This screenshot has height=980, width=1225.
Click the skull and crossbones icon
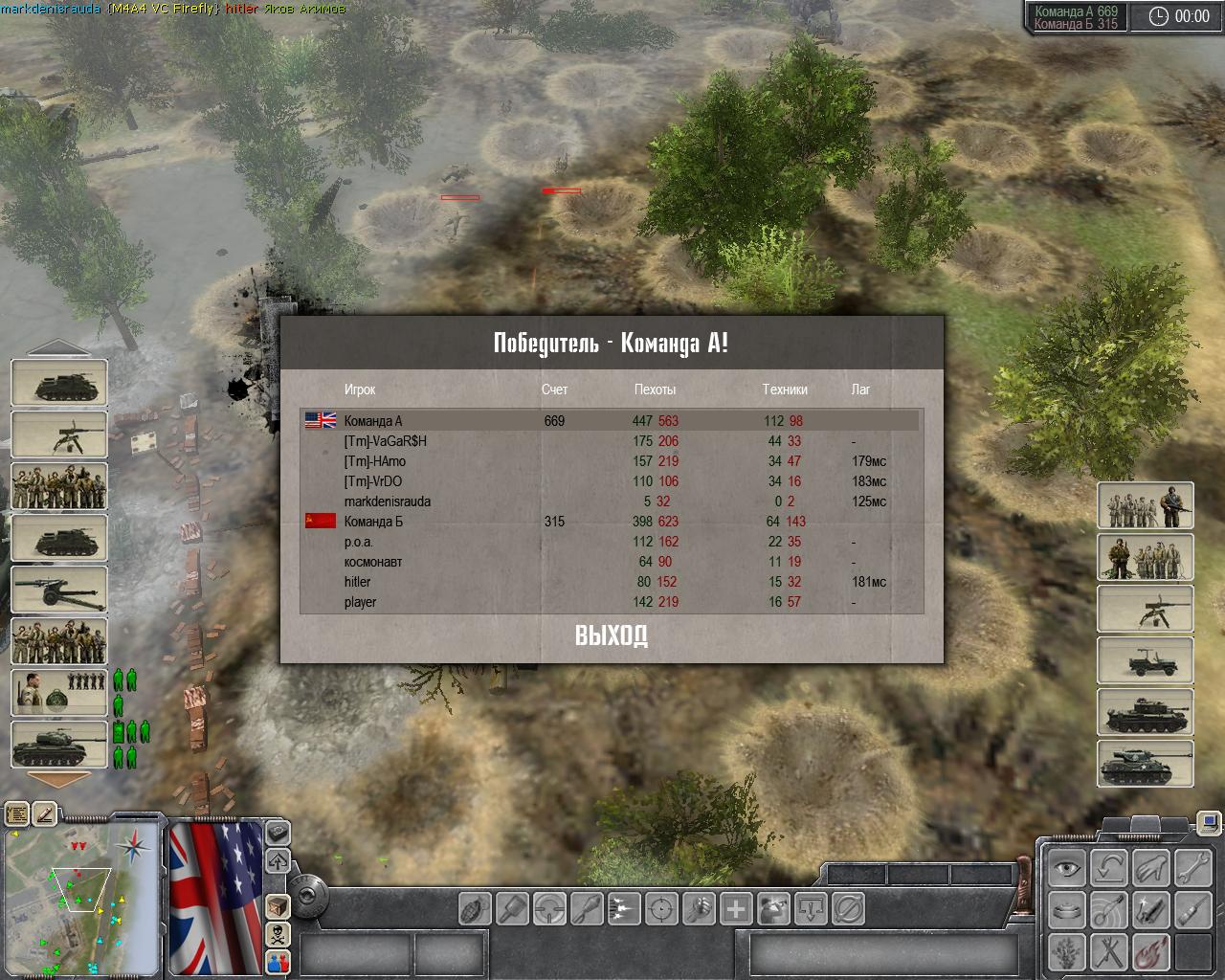[x=278, y=933]
